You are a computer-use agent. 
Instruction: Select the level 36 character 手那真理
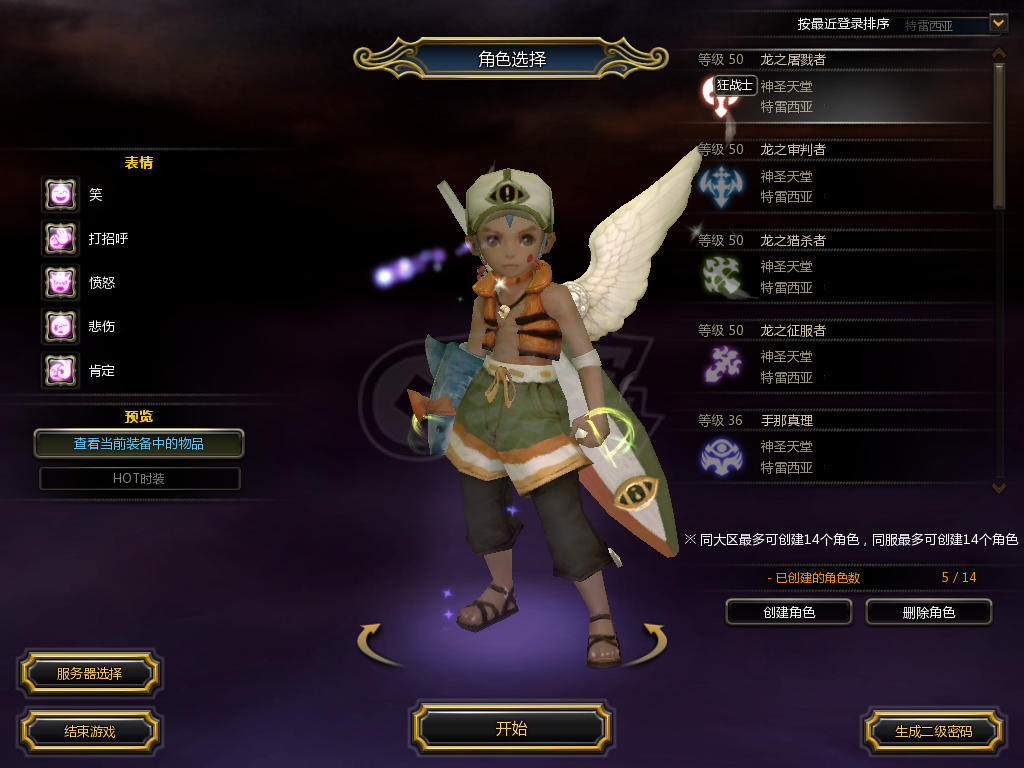pos(840,448)
